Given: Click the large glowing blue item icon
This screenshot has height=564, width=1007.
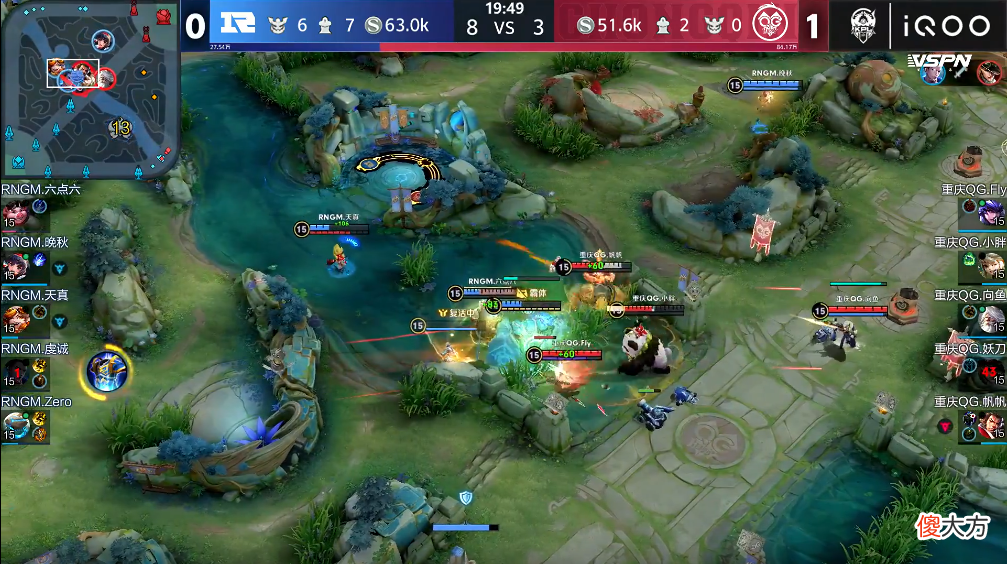Looking at the screenshot, I should (104, 372).
